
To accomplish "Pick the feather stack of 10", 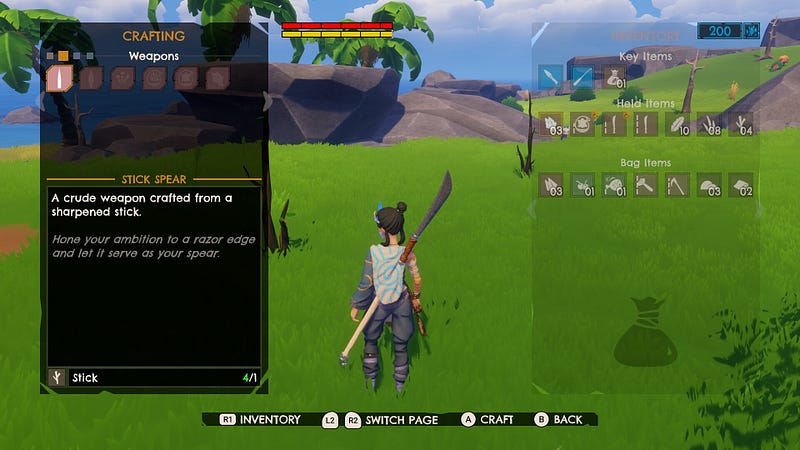I will point(679,125).
